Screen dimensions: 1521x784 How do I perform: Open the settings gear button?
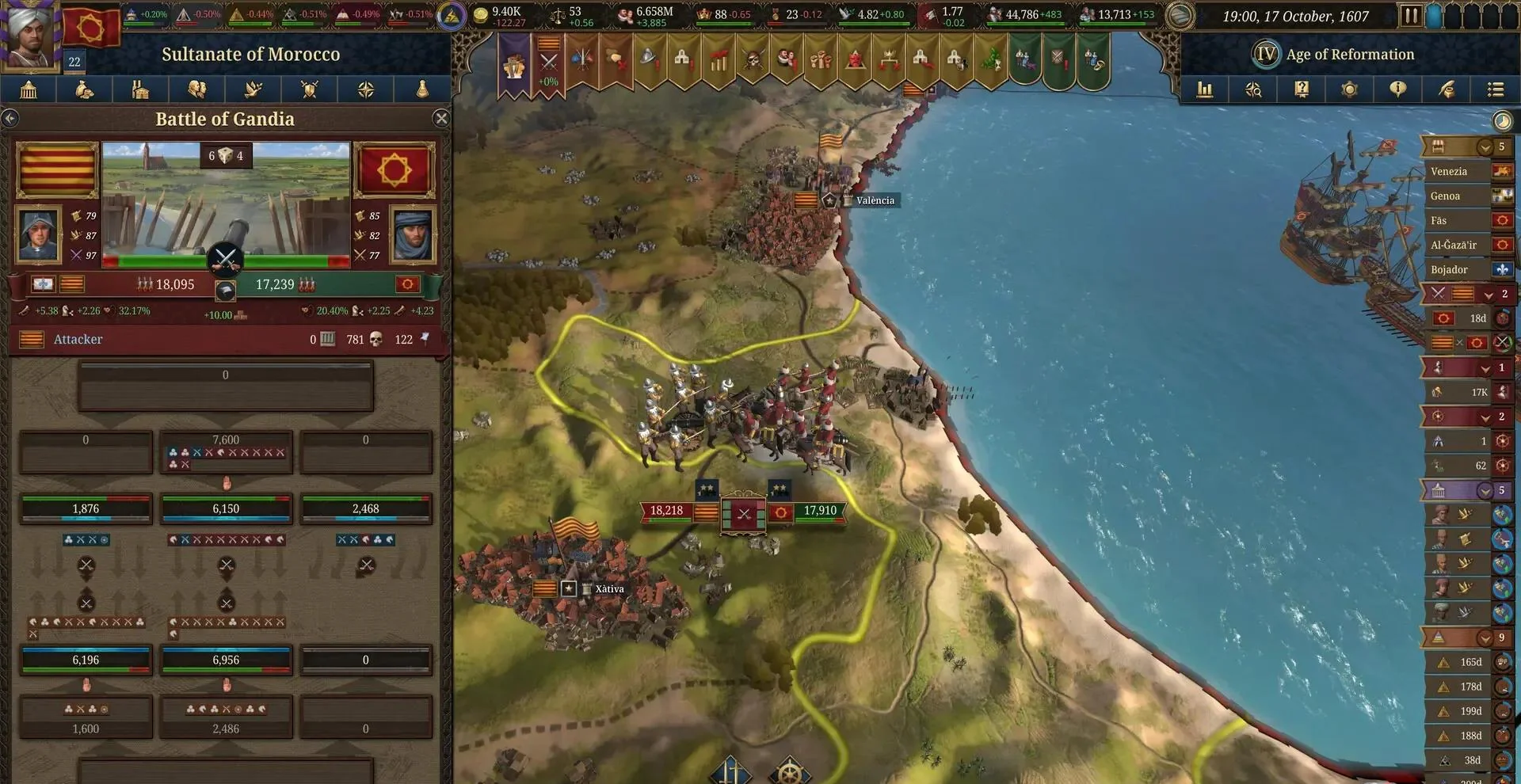pos(1349,90)
